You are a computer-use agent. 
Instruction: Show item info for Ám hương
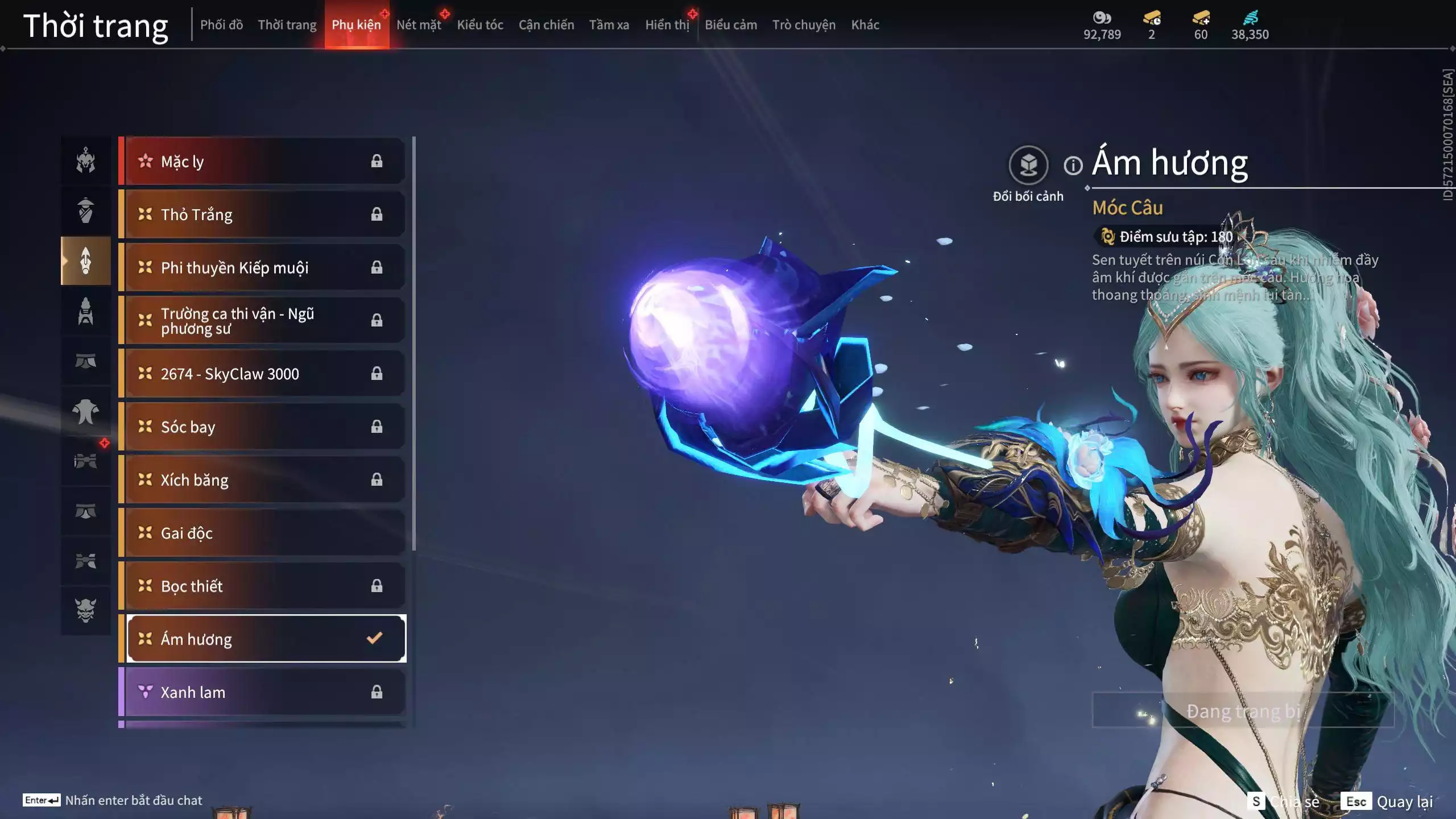[1073, 166]
